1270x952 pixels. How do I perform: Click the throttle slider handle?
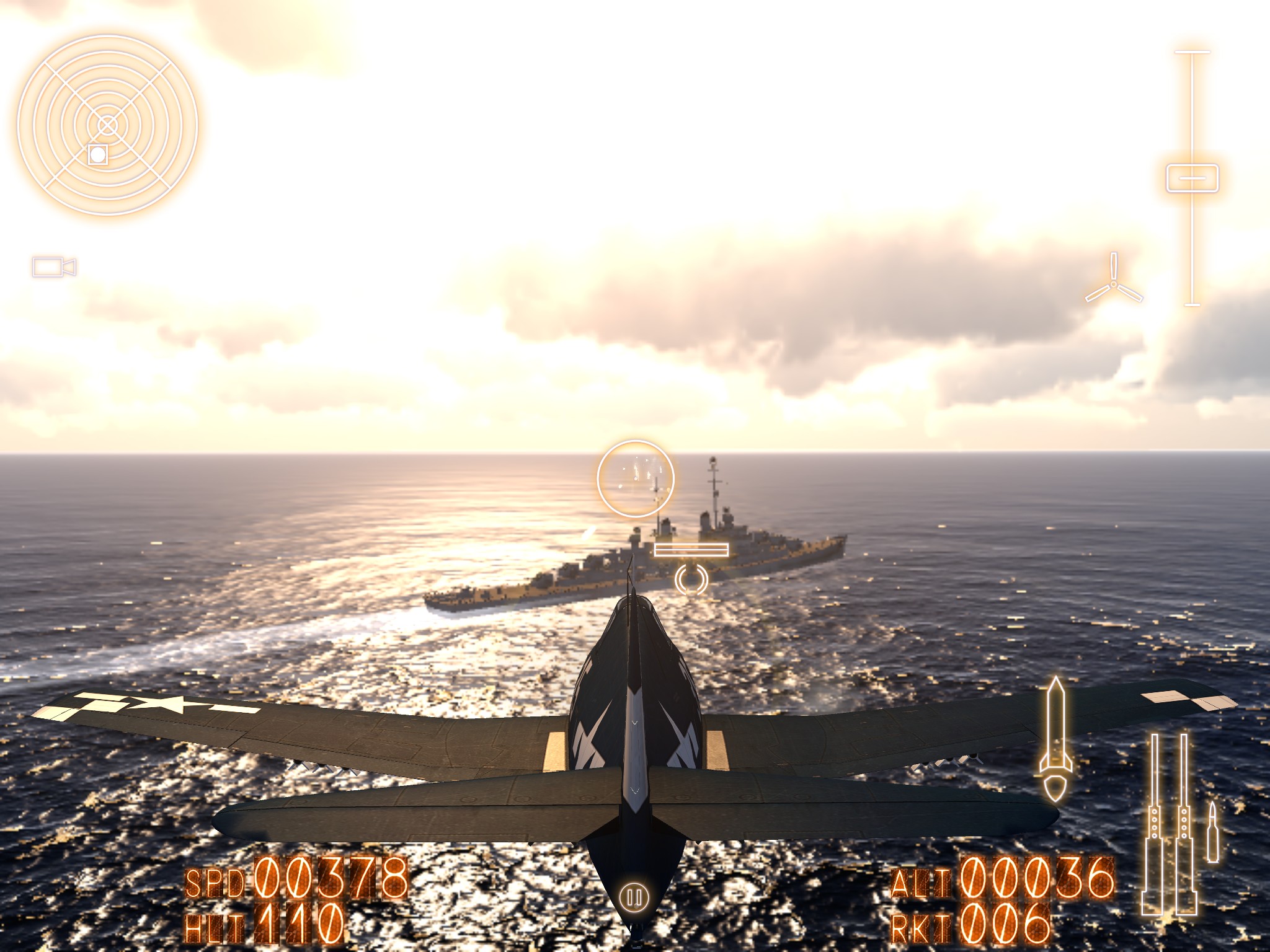1192,178
